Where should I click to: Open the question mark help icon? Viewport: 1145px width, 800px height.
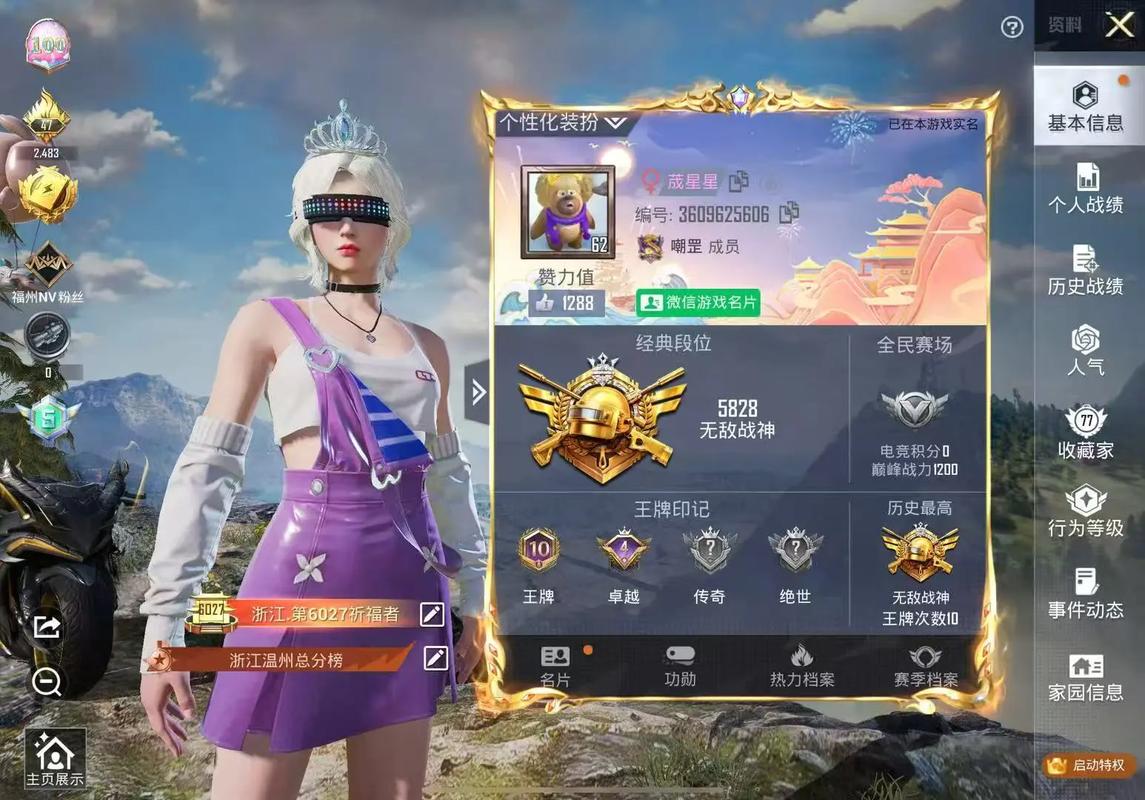1012,27
